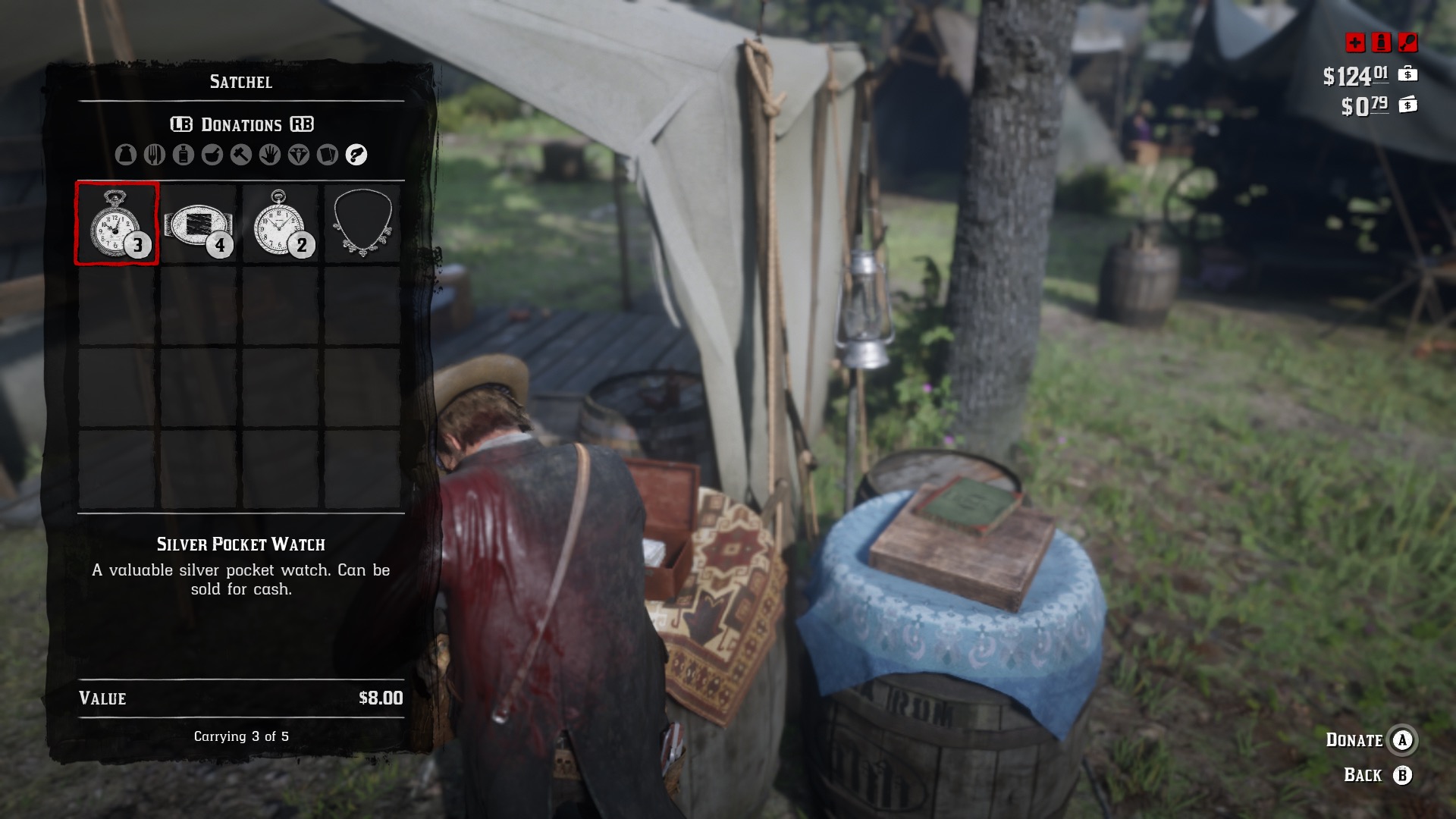Select the Silver Pocket Watch slot

click(x=117, y=224)
